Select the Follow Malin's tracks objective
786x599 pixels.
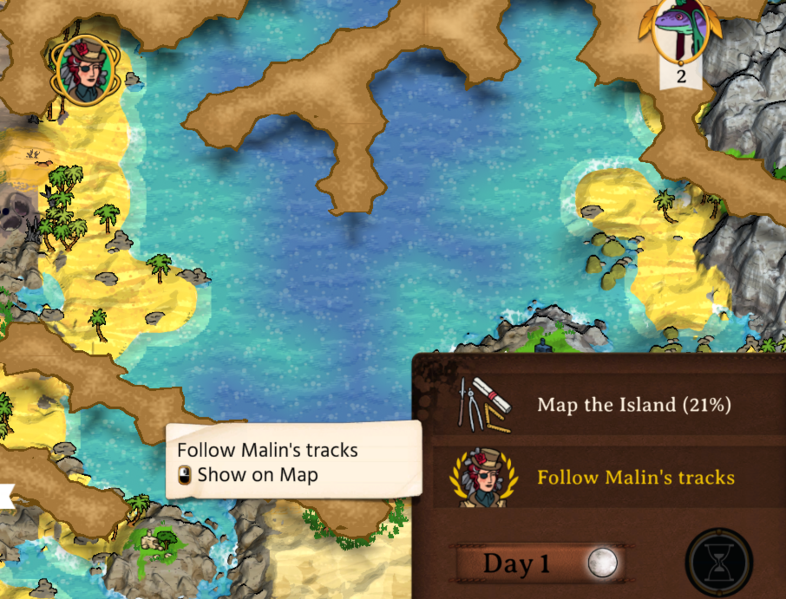pos(635,477)
